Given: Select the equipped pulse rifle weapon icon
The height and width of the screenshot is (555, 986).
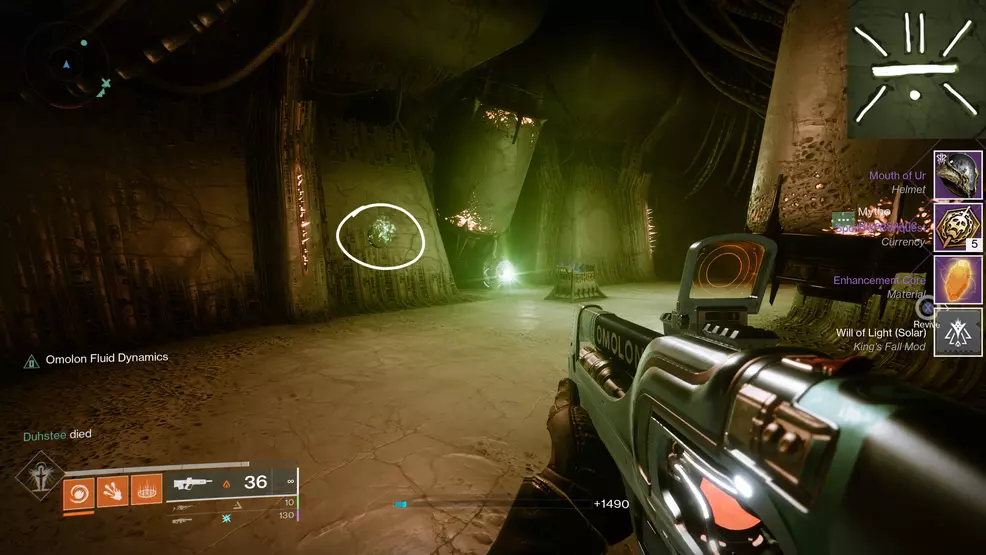Looking at the screenshot, I should click(x=195, y=484).
